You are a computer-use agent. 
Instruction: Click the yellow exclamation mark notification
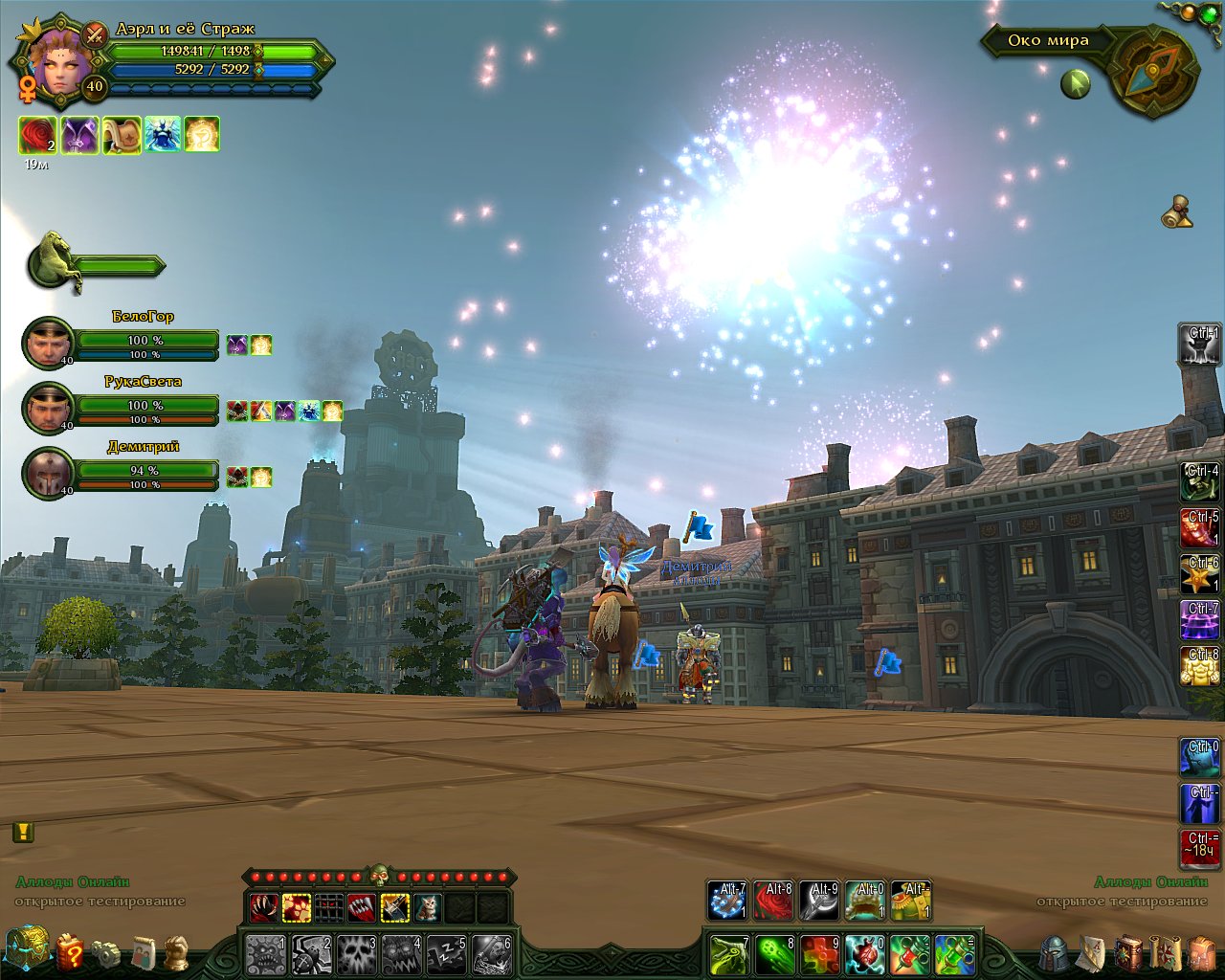(23, 832)
